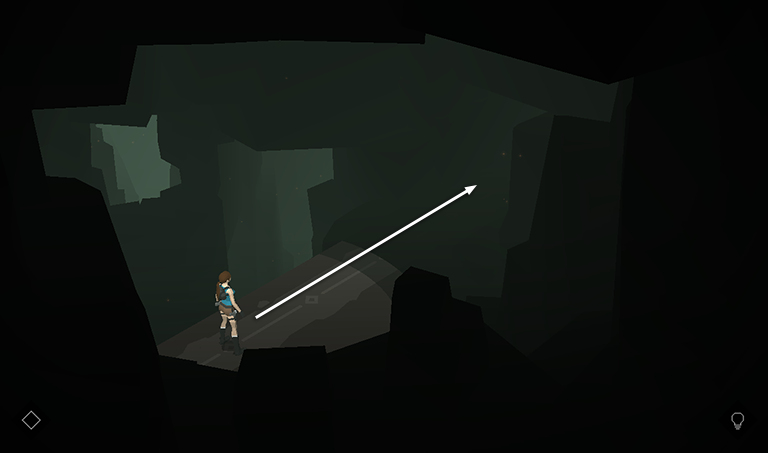The height and width of the screenshot is (453, 768).
Task: Open the diamond-shaped menu icon
Action: click(31, 420)
